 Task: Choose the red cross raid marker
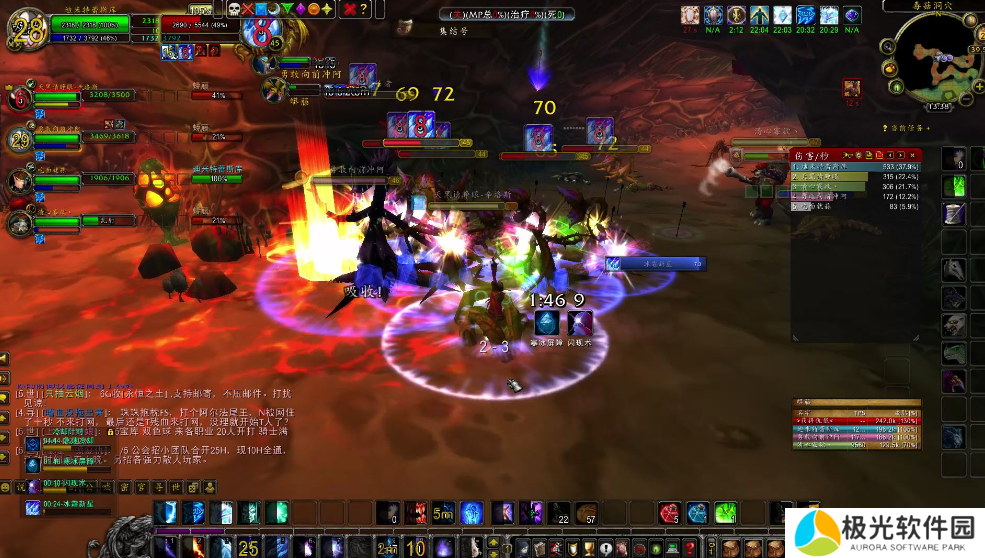249,9
